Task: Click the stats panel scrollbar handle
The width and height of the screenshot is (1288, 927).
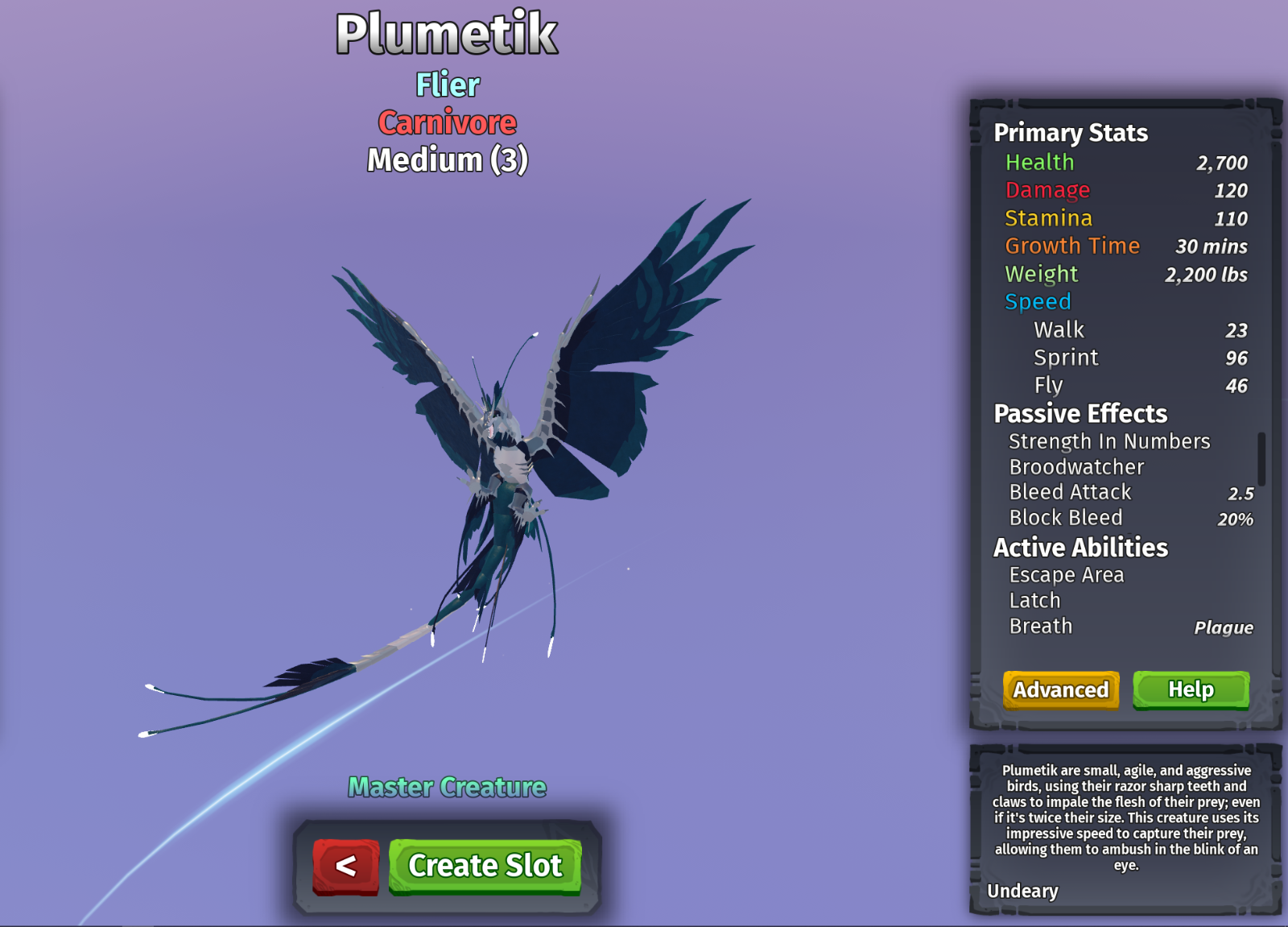Action: (x=1261, y=459)
